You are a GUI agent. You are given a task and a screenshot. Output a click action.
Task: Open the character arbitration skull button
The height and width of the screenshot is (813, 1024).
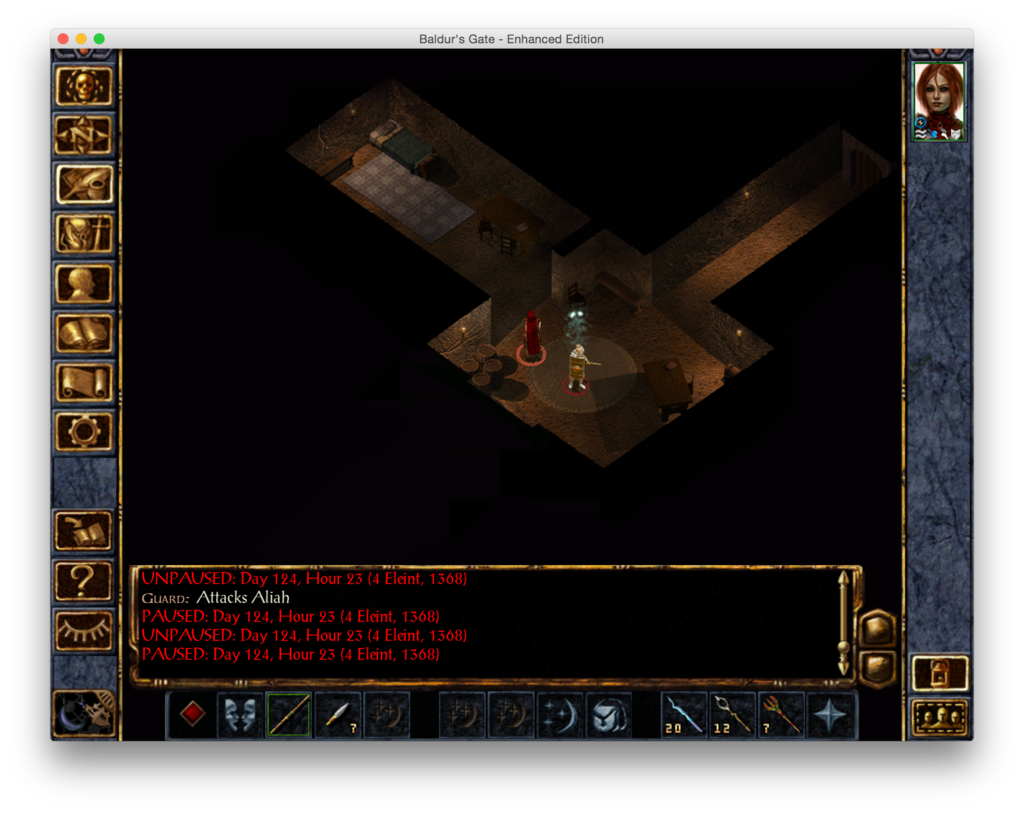[84, 87]
